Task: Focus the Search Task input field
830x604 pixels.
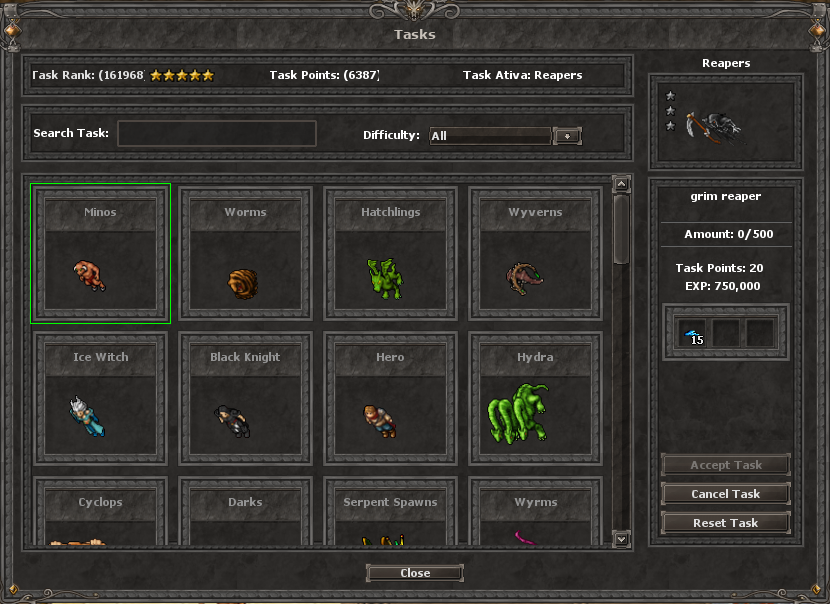Action: (x=217, y=134)
